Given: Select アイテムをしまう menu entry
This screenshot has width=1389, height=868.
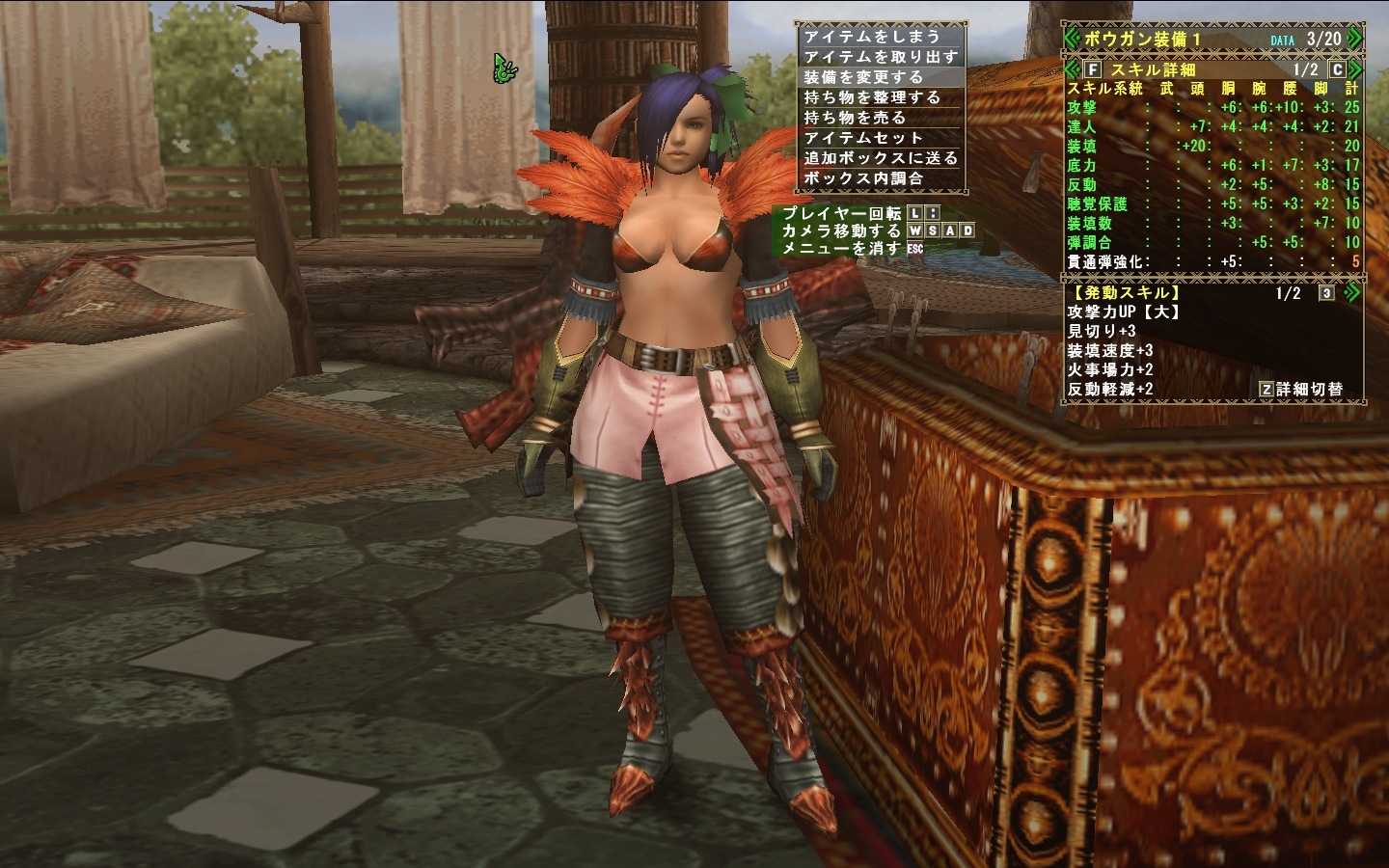Looking at the screenshot, I should [872, 37].
